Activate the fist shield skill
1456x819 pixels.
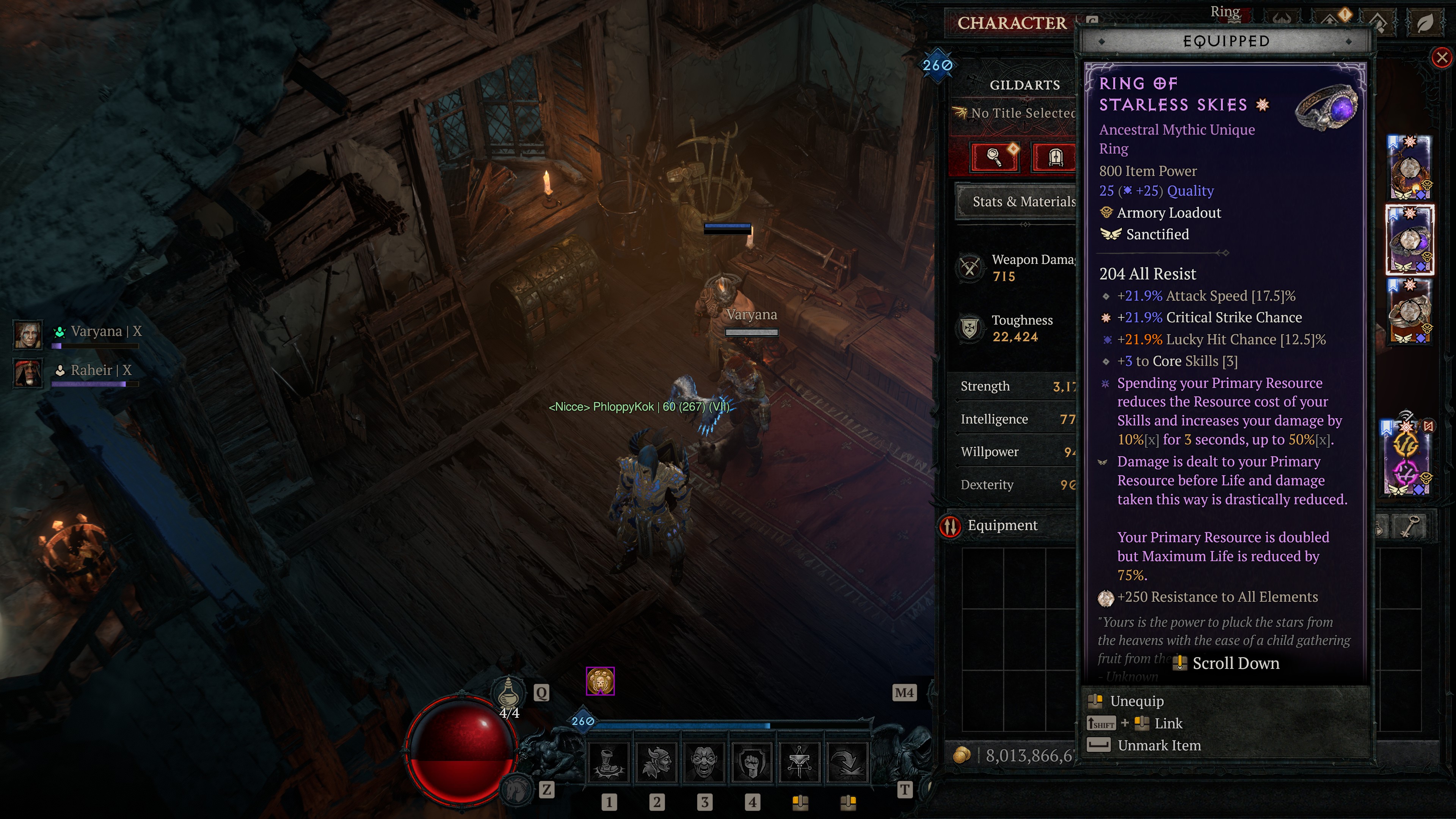(x=752, y=761)
